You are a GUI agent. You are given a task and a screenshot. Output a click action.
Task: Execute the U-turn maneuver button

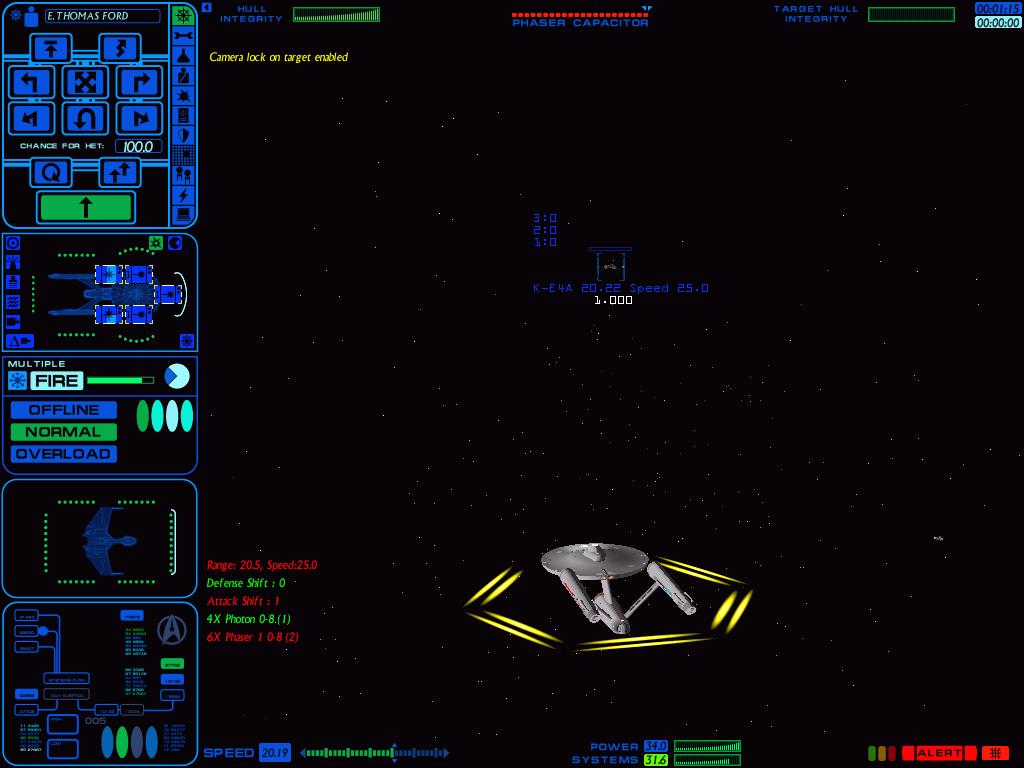[x=85, y=119]
